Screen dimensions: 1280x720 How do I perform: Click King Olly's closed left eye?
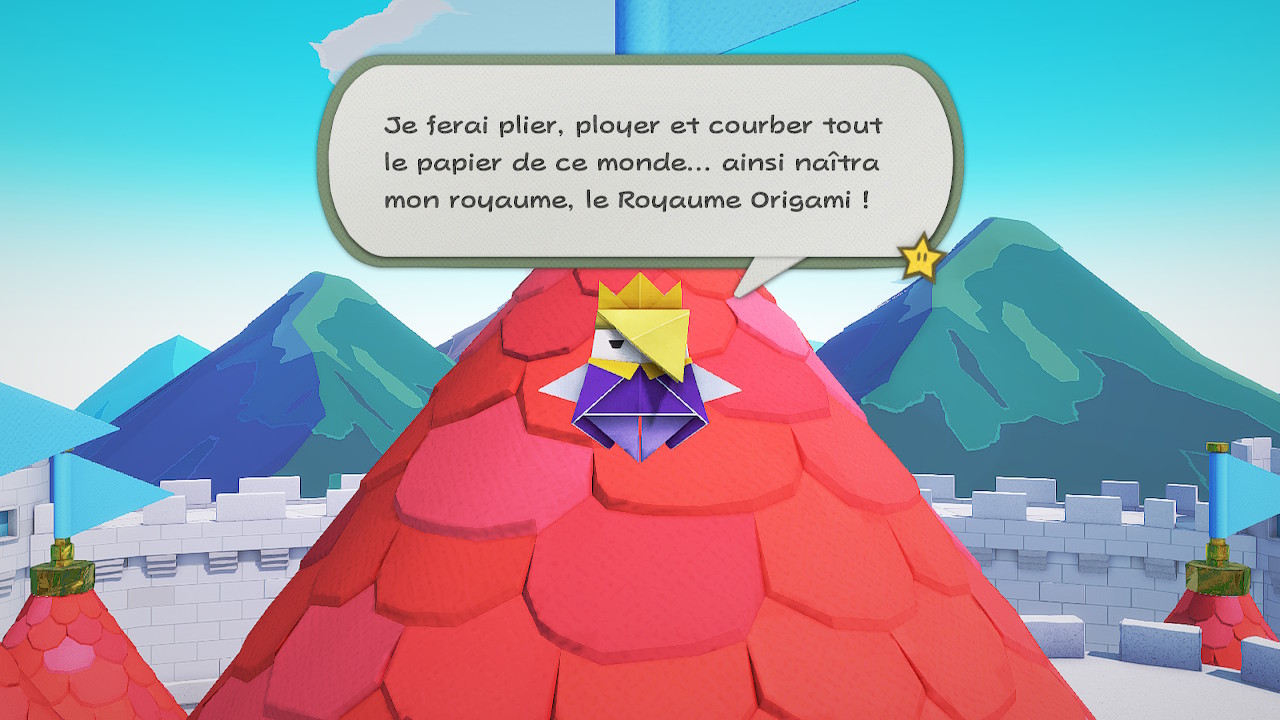pos(614,344)
